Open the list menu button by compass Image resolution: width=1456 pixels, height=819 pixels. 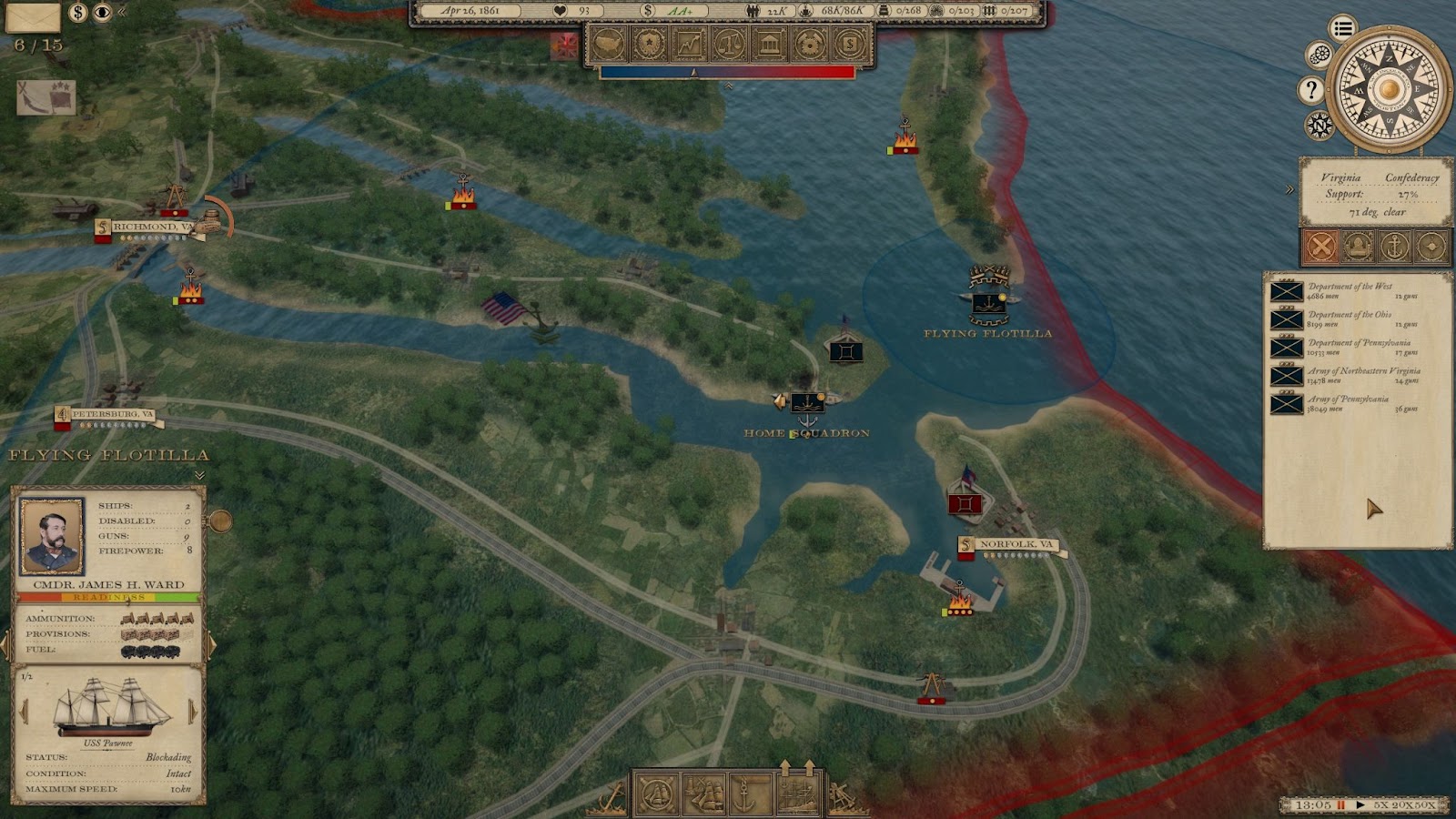click(x=1342, y=28)
